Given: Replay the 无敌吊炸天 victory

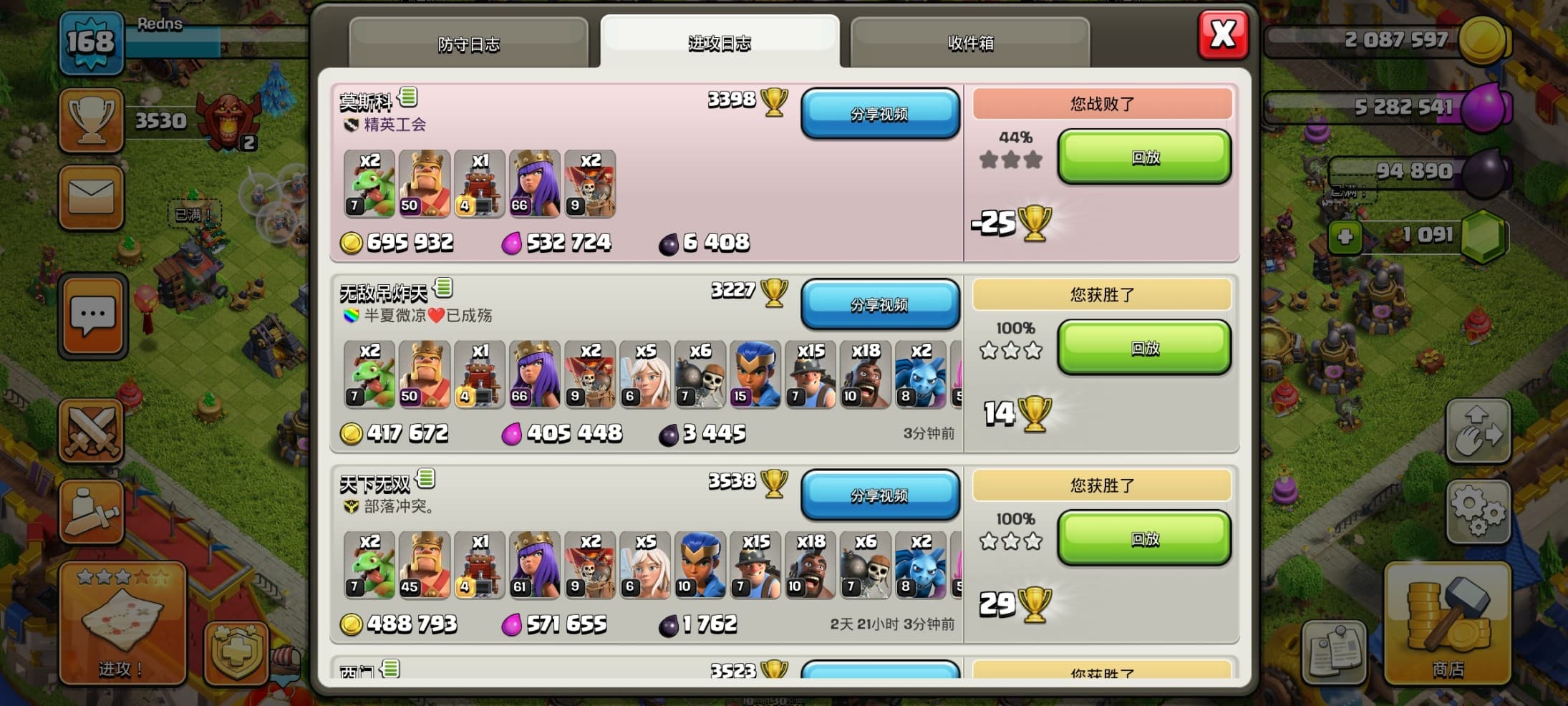Looking at the screenshot, I should [x=1144, y=349].
